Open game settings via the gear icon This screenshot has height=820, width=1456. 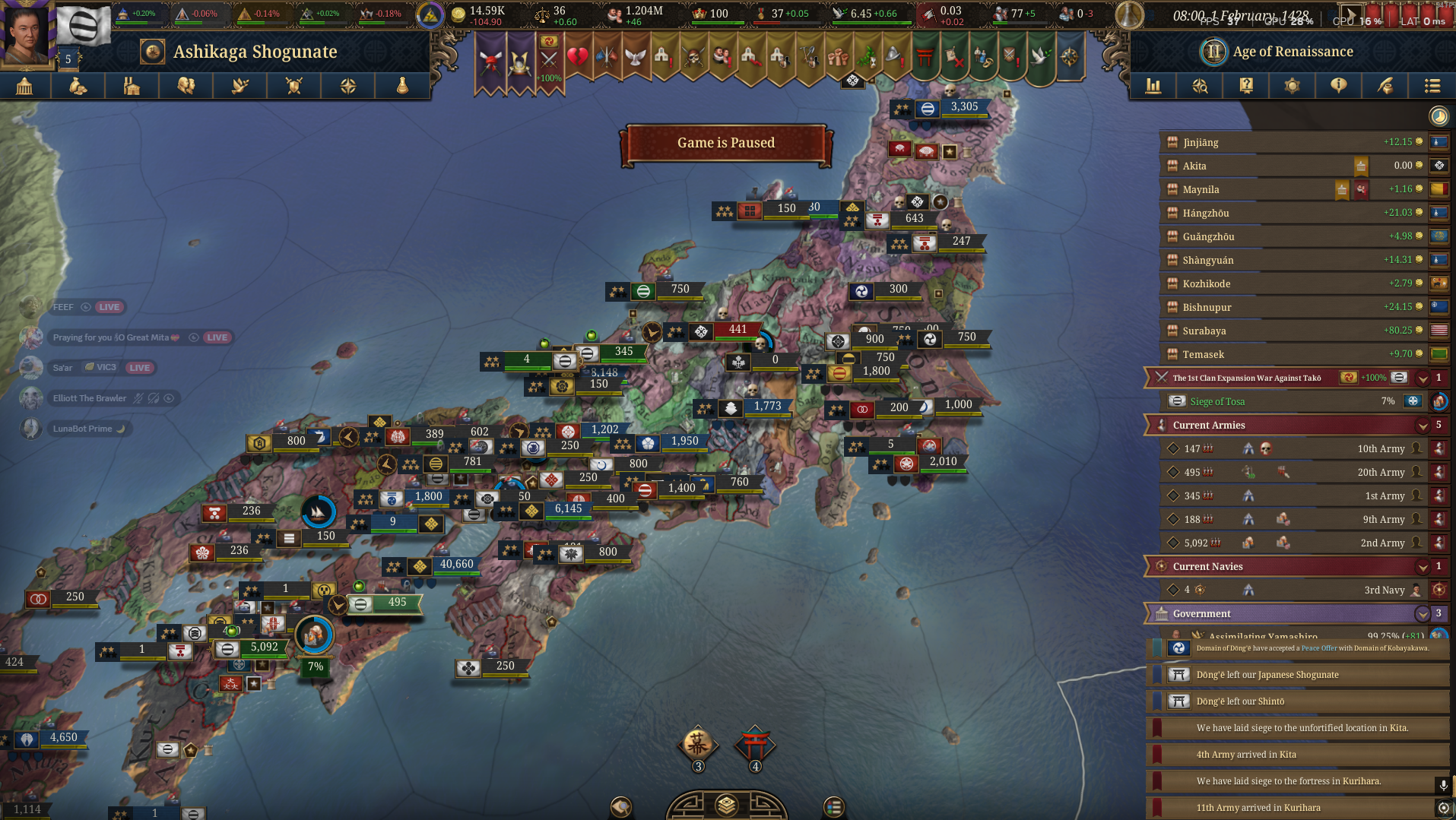click(1292, 86)
